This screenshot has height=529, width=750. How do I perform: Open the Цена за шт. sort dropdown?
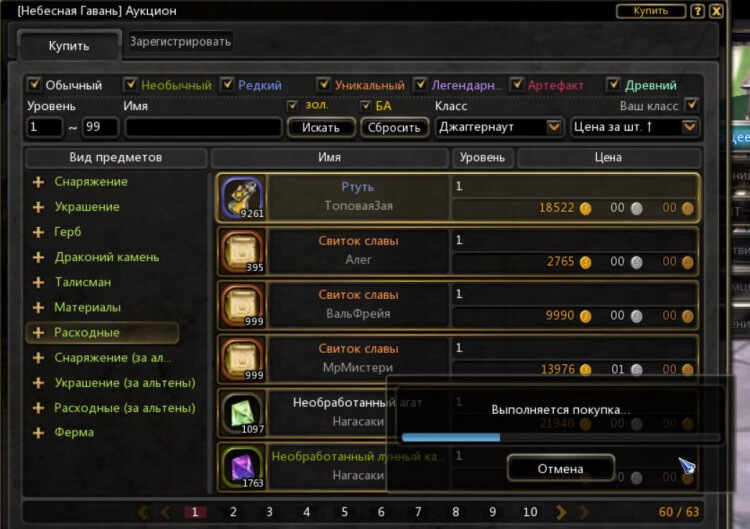tap(634, 127)
